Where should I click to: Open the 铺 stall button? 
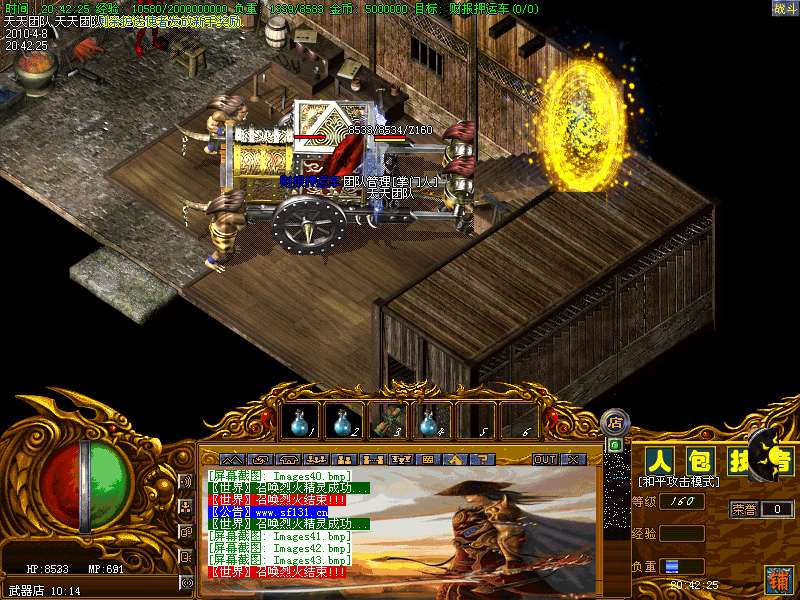tap(777, 579)
